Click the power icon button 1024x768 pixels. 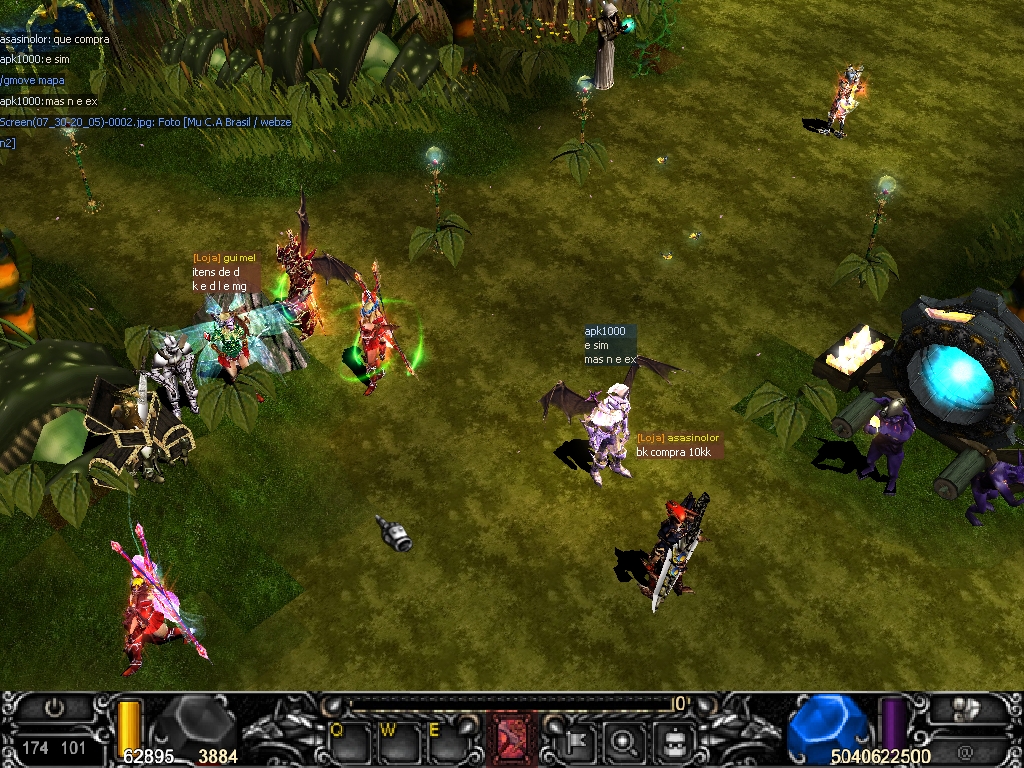click(x=54, y=708)
